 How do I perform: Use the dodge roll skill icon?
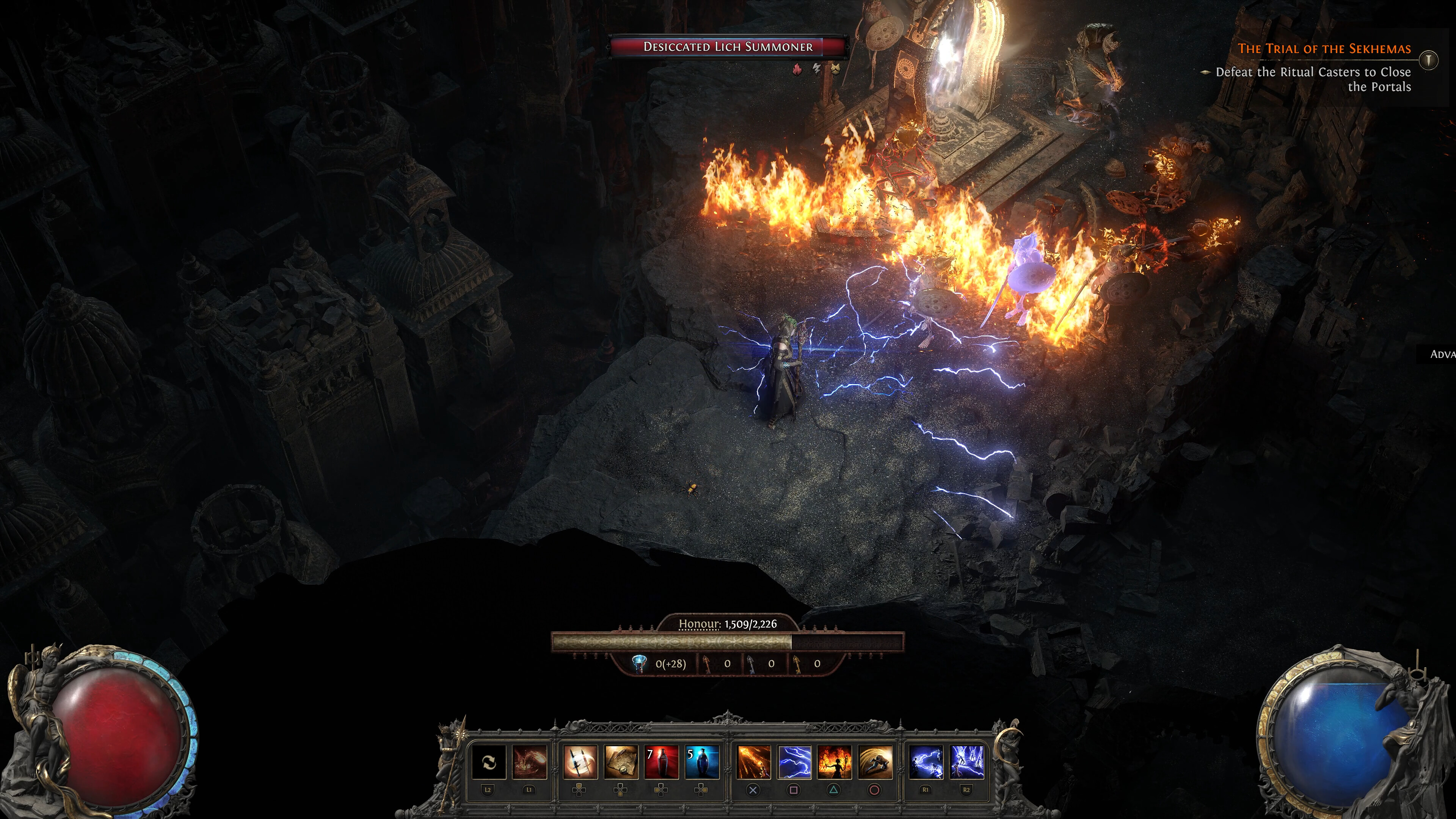pyautogui.click(x=875, y=762)
